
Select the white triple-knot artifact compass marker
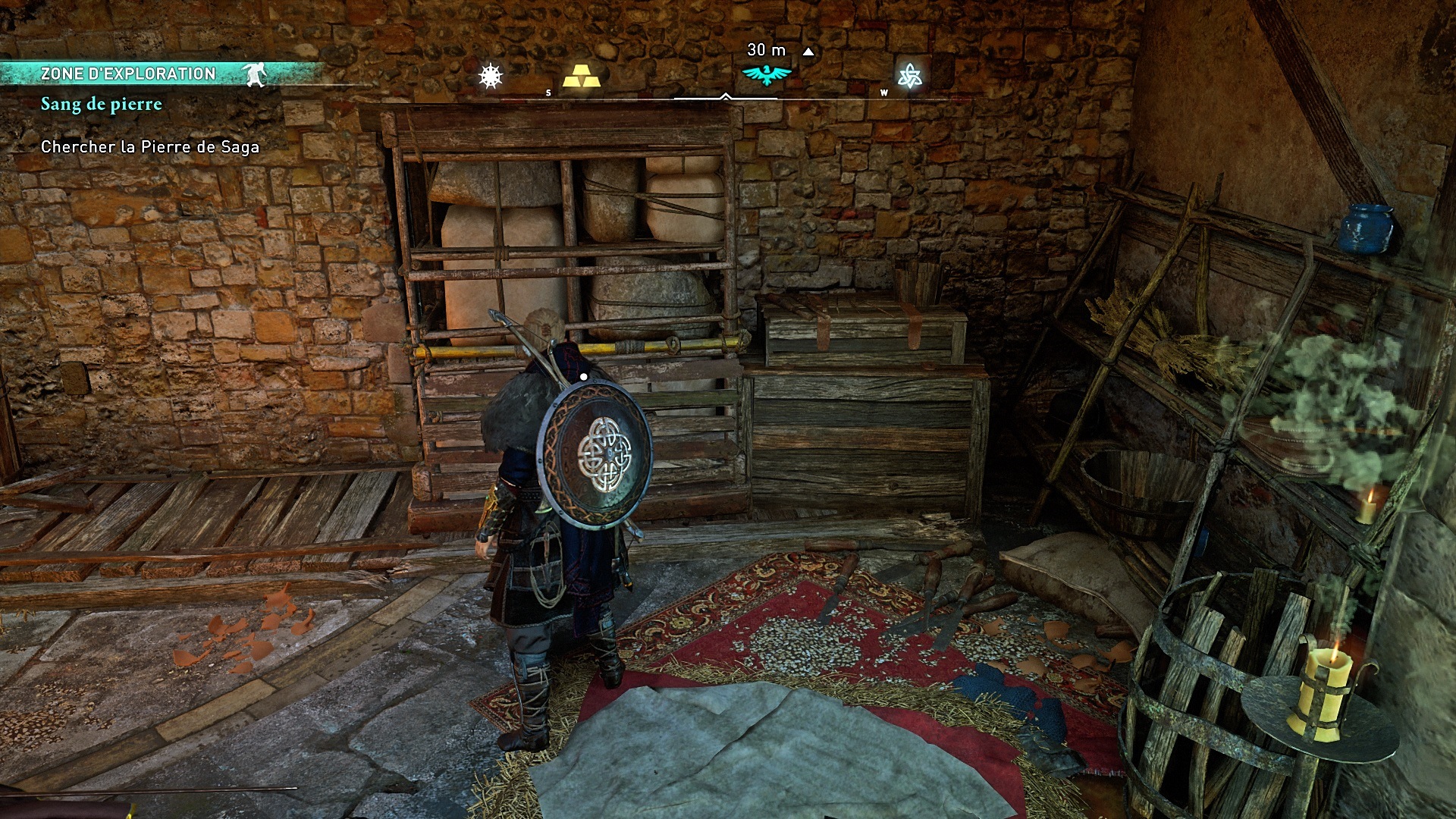[x=908, y=76]
